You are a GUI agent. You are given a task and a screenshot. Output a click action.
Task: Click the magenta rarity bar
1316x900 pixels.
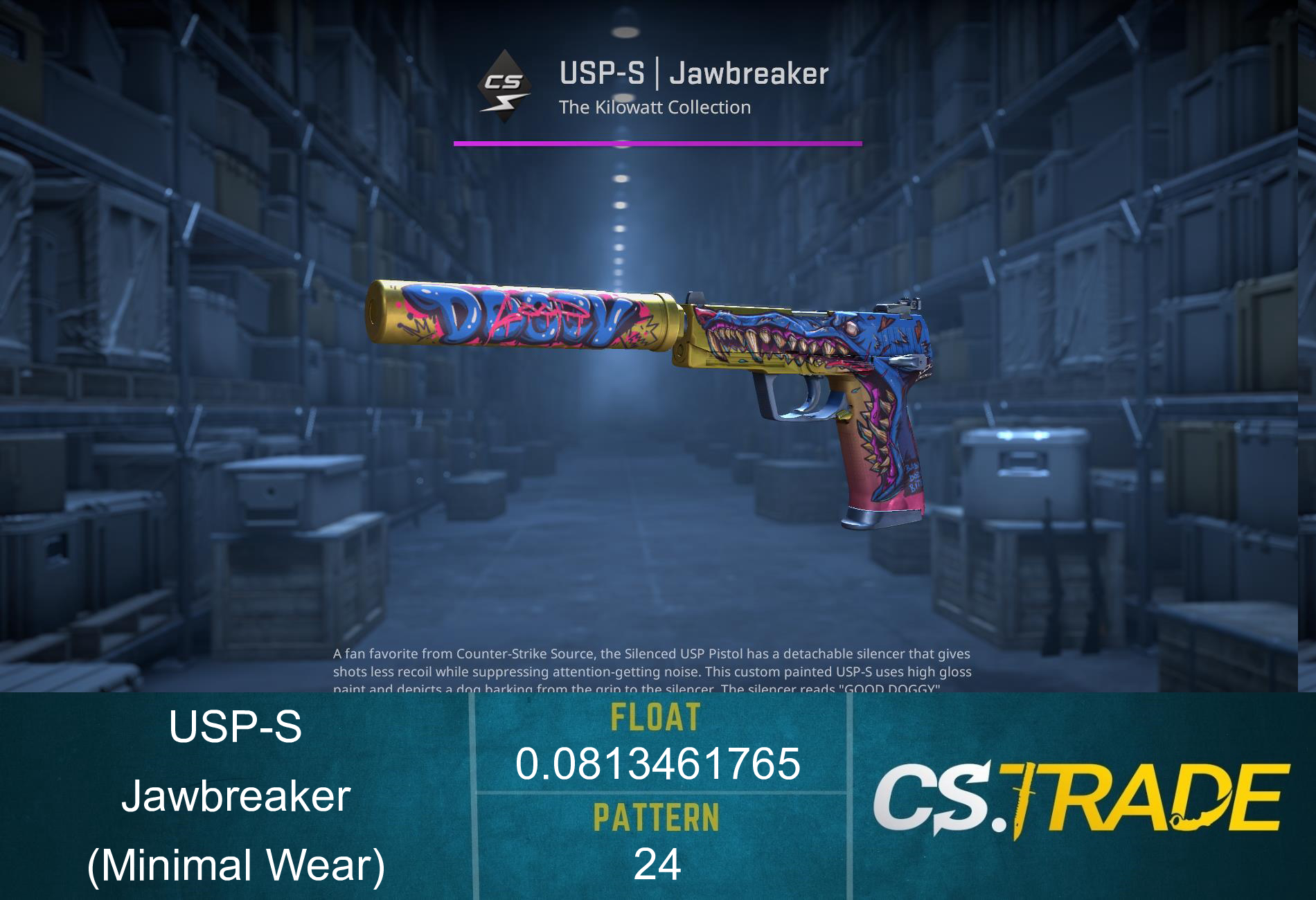657,143
